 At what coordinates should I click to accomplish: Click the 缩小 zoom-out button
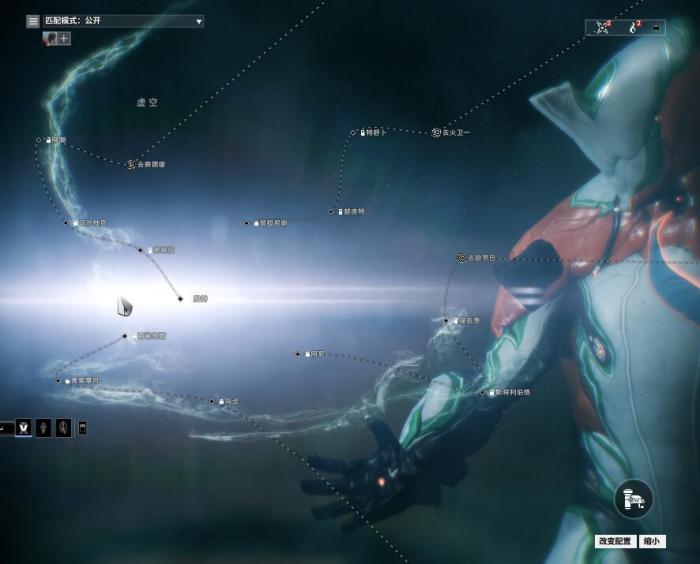coord(651,541)
